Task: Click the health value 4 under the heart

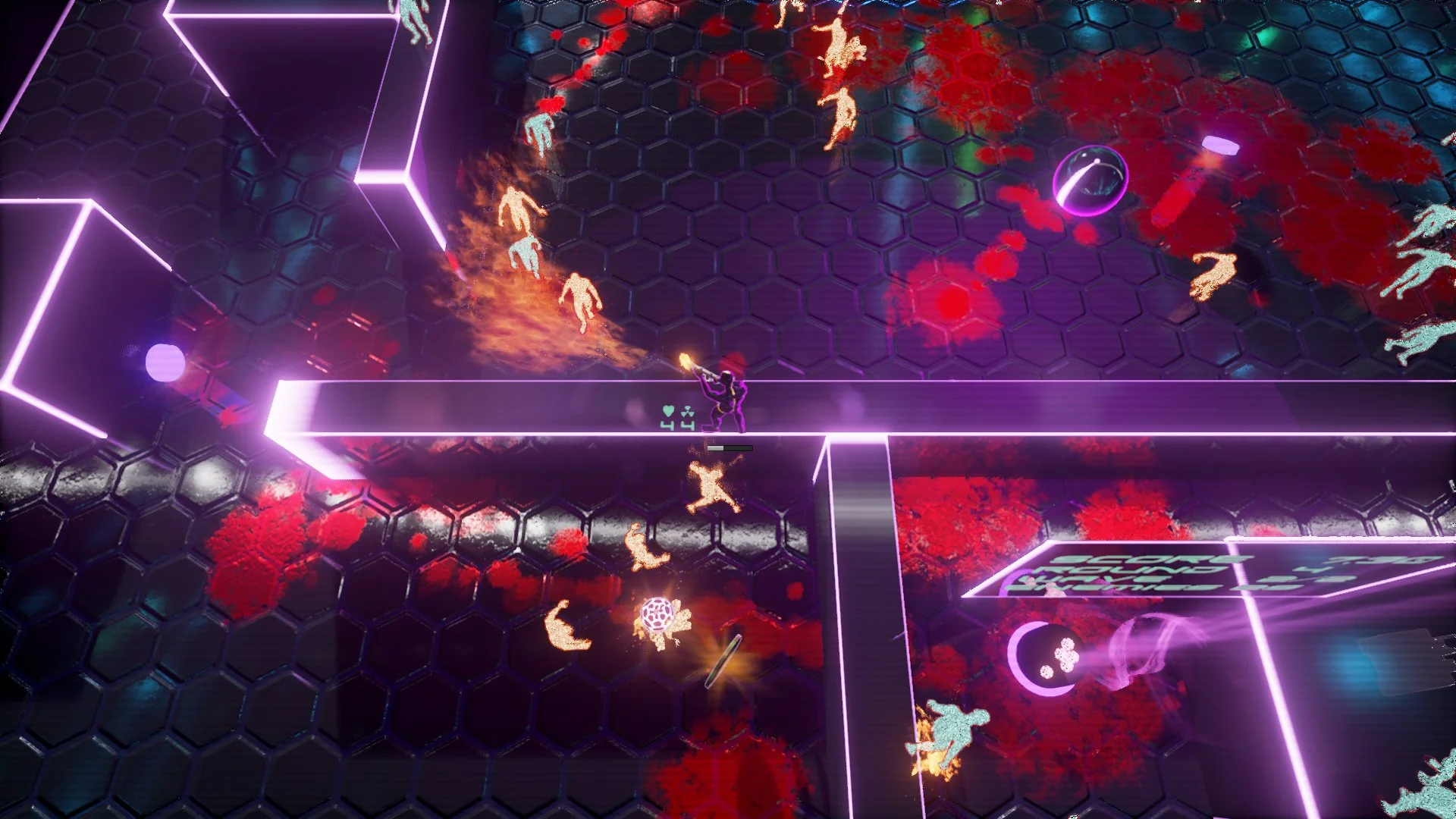Action: point(667,425)
